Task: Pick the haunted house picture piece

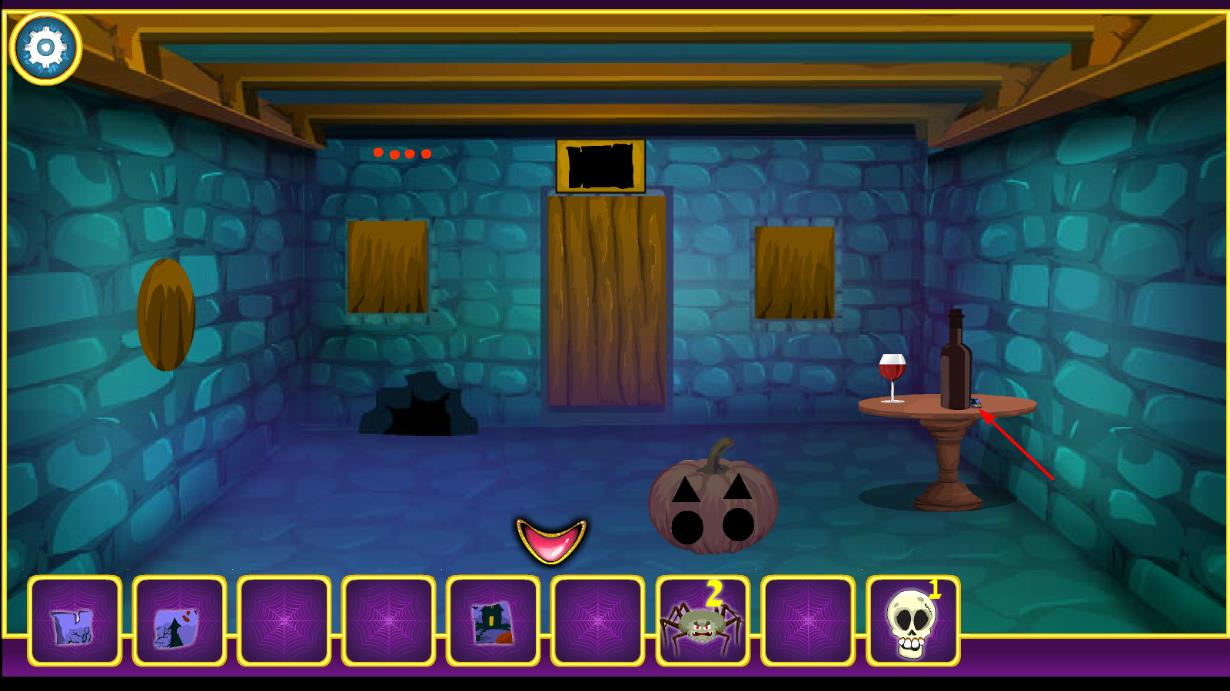Action: pyautogui.click(x=493, y=622)
